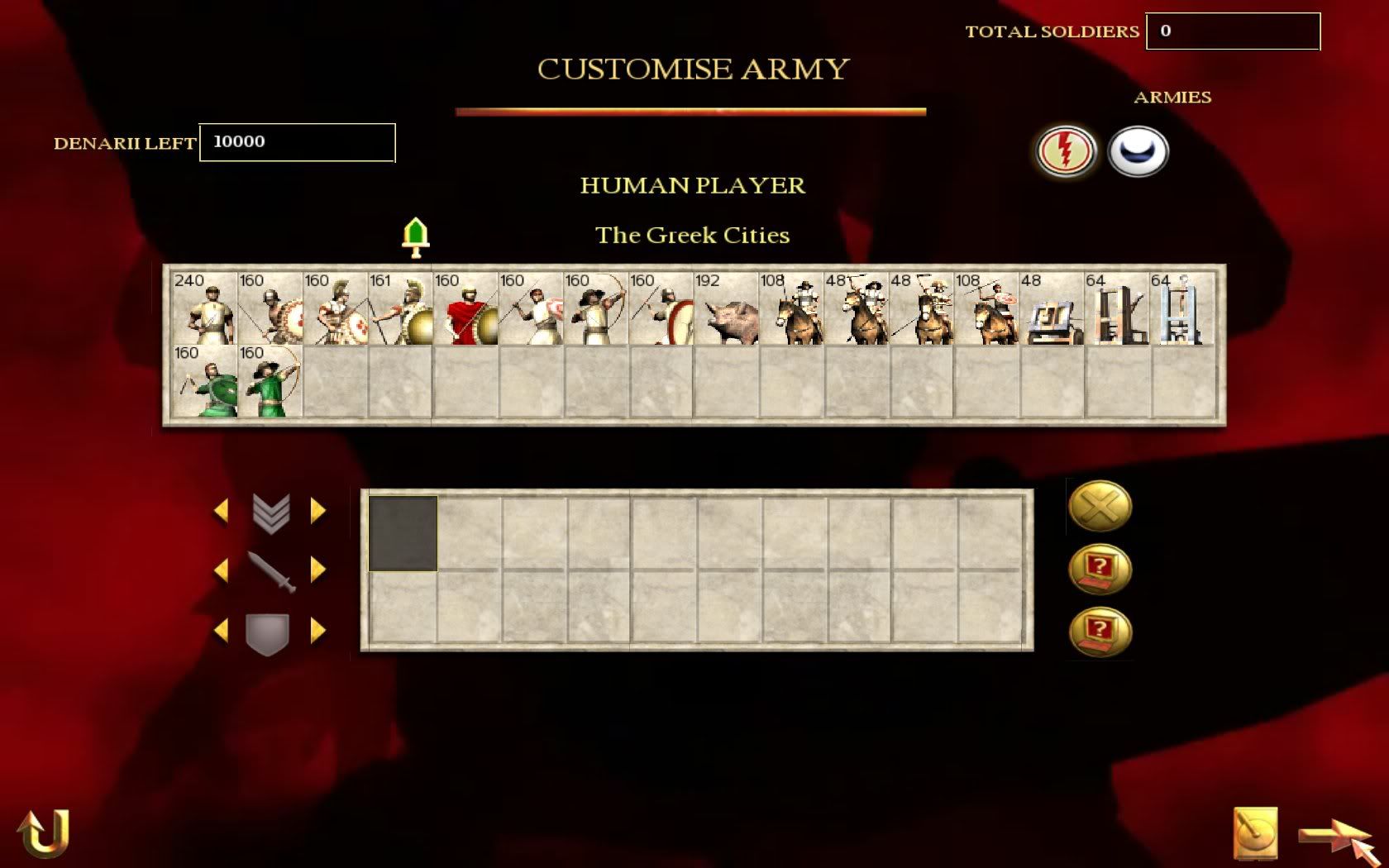Select the peasants unit card with 240 men
The width and height of the screenshot is (1389, 868).
(x=204, y=308)
